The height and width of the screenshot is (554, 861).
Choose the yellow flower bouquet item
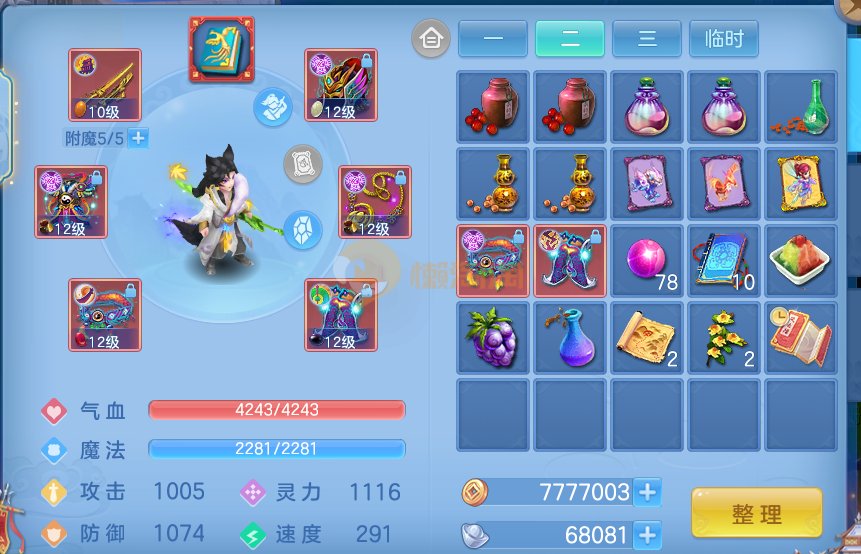click(724, 338)
